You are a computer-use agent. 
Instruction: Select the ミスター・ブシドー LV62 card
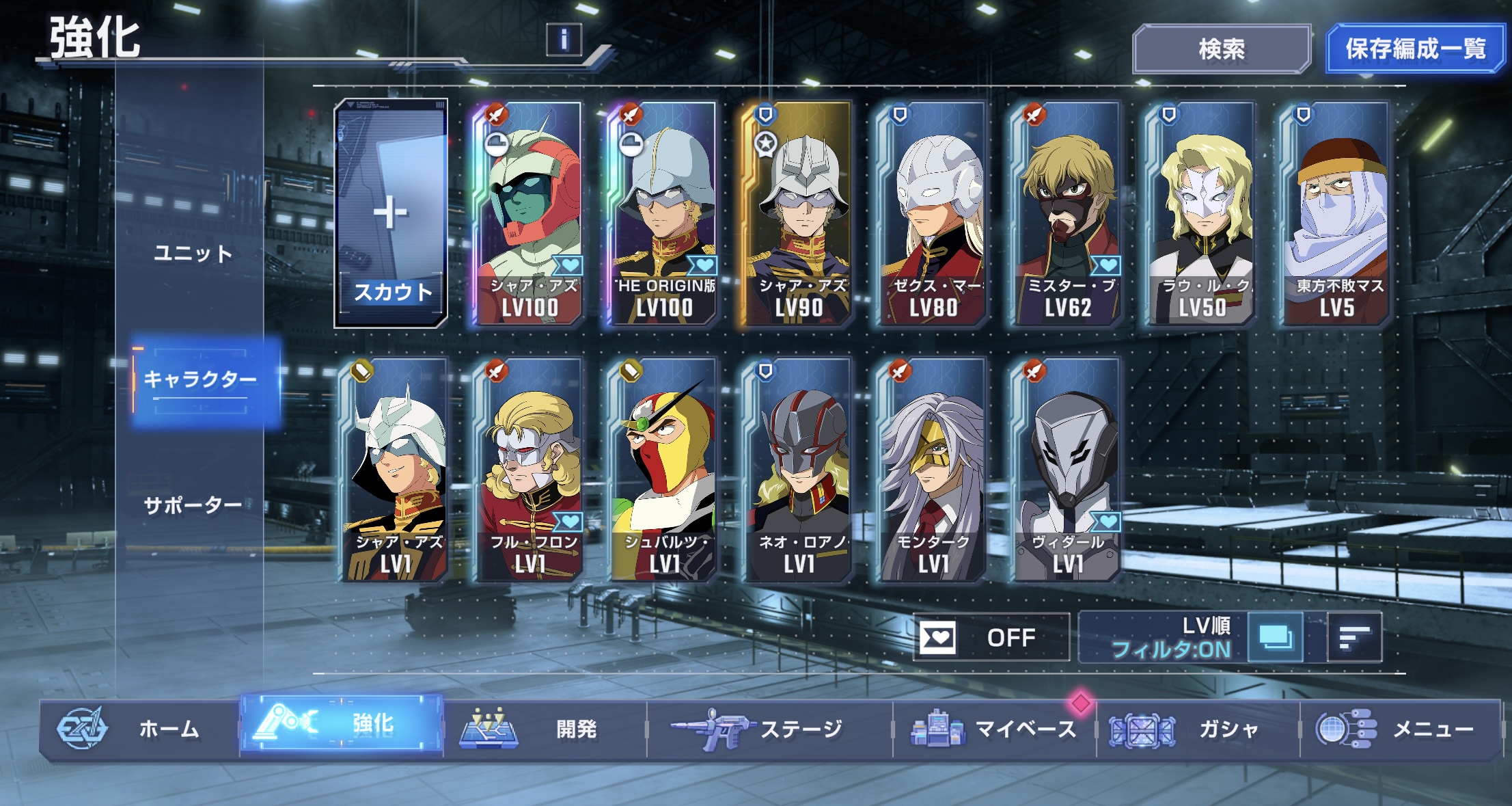click(1067, 215)
